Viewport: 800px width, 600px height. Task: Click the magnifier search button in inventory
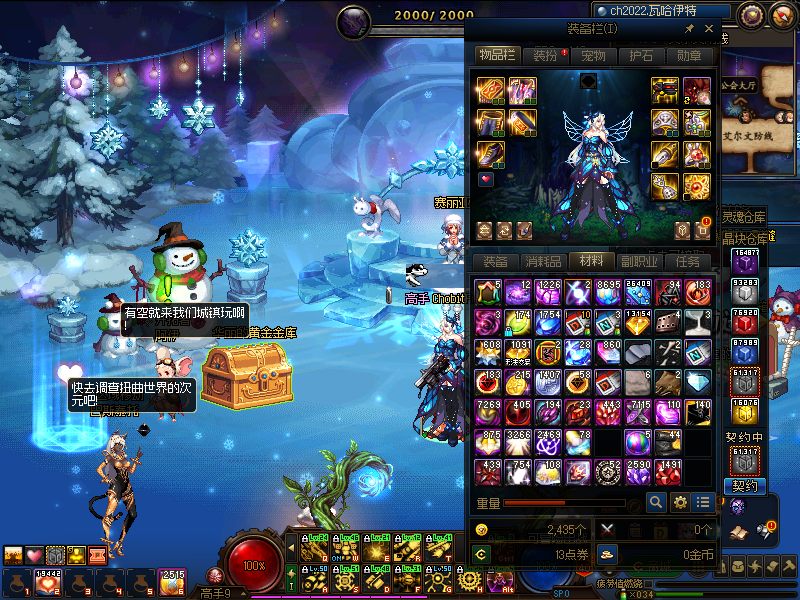(x=656, y=502)
